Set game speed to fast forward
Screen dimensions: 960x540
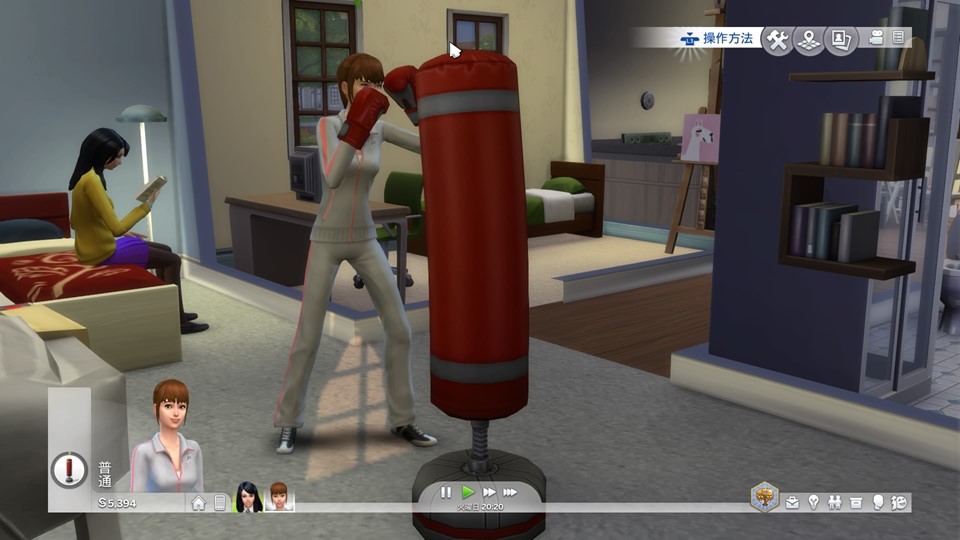point(489,492)
